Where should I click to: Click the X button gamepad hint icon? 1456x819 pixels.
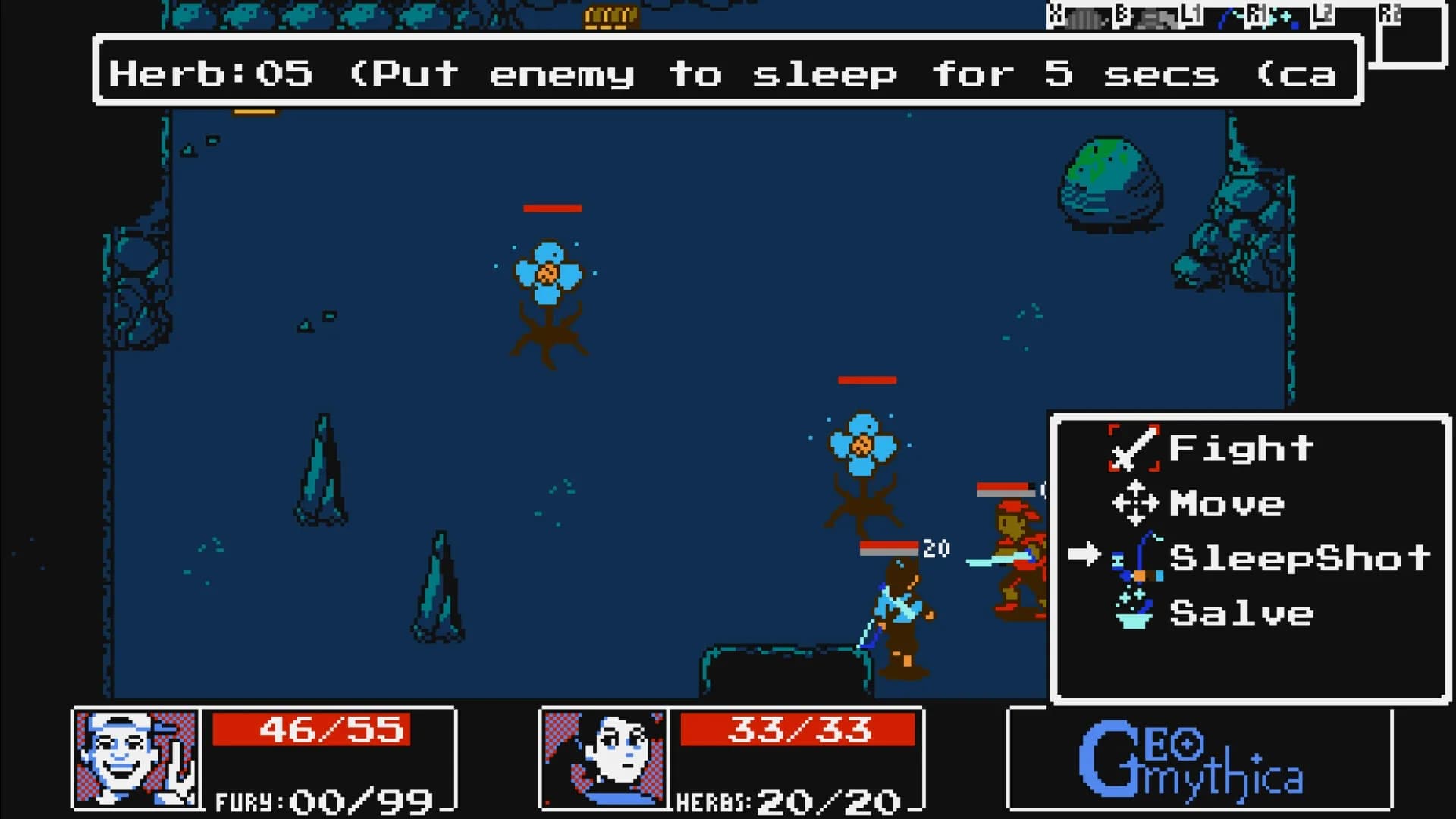[x=1053, y=13]
